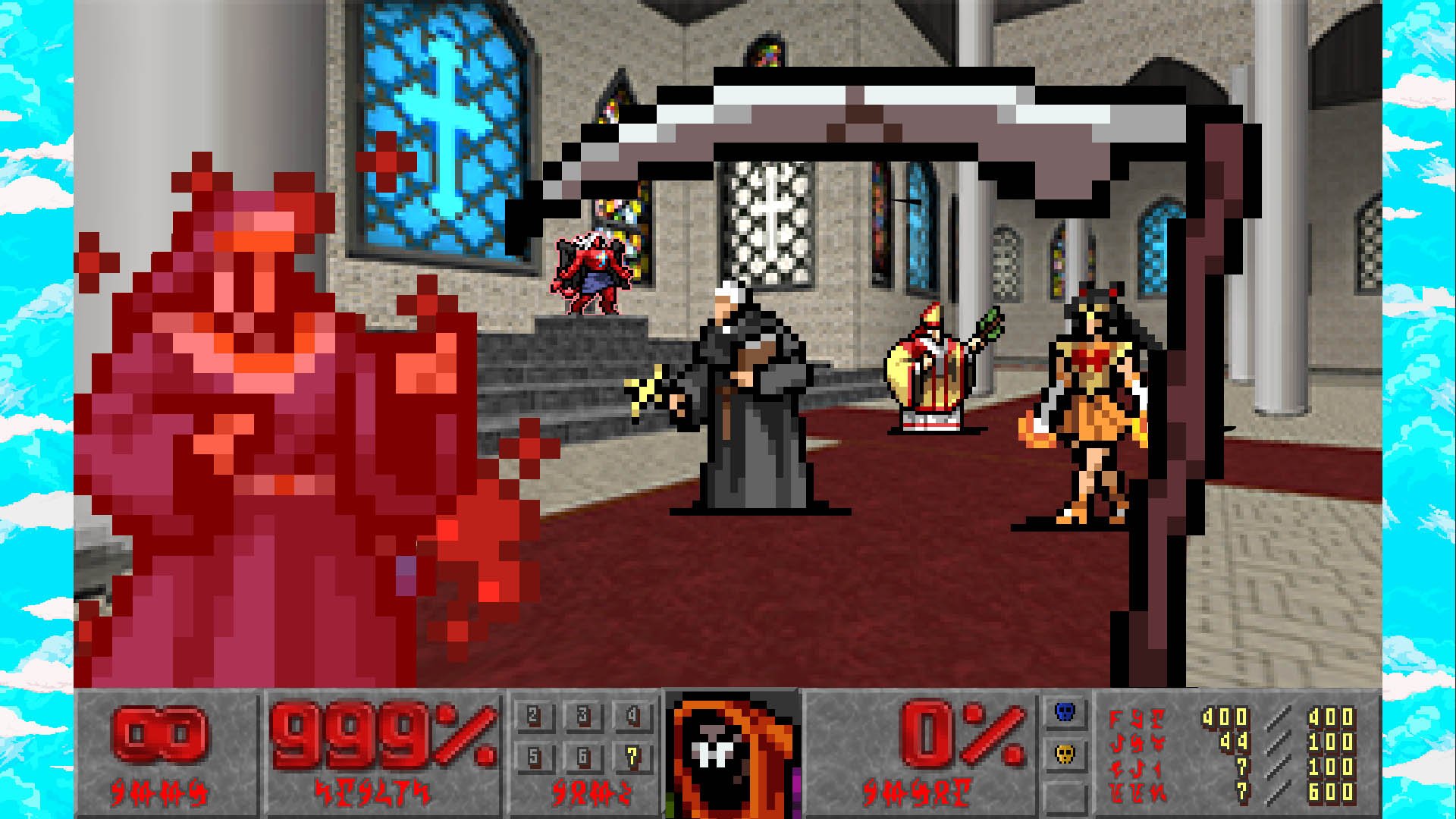Click the blue skull key icon
This screenshot has height=819, width=1456.
pos(1065,712)
